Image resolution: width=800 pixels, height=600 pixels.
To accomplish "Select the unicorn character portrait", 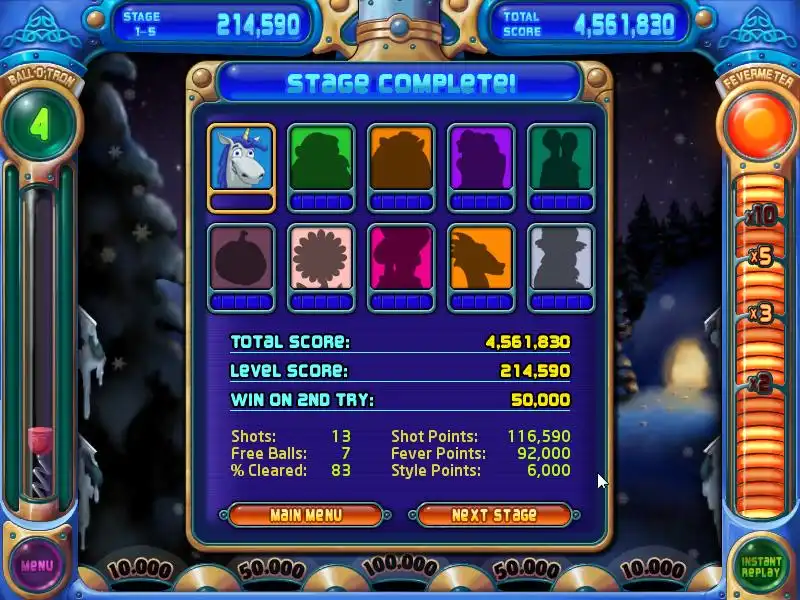I will coord(241,159).
